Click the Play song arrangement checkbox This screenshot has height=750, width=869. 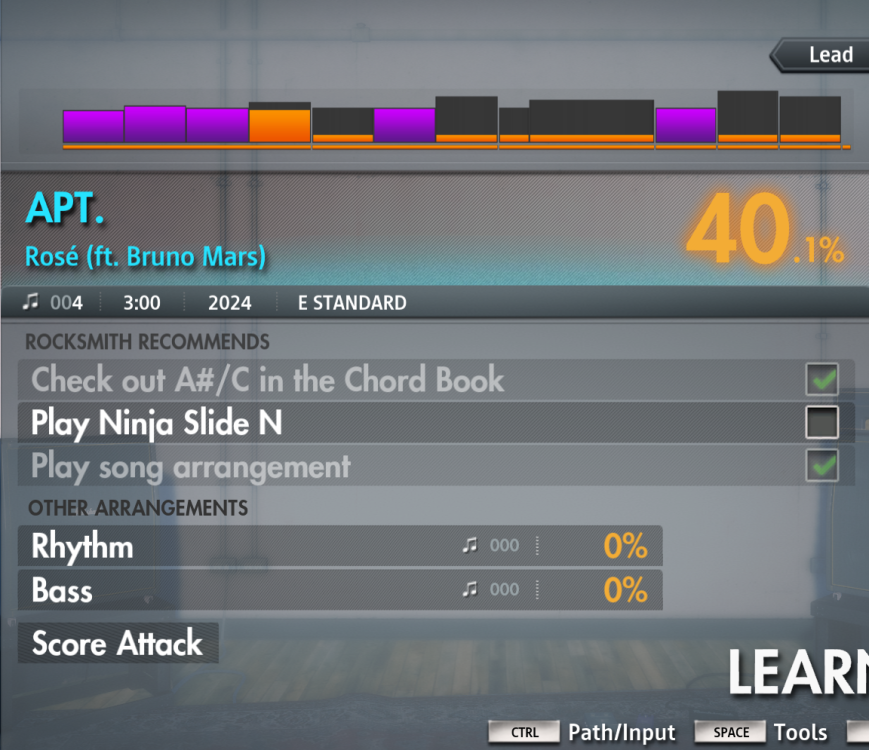click(822, 467)
